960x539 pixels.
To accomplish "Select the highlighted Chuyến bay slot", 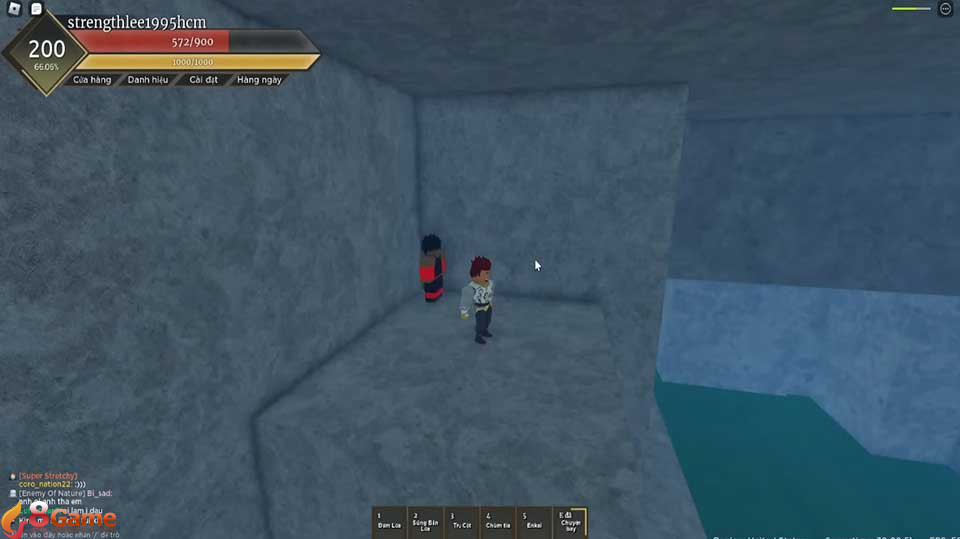I will [571, 521].
